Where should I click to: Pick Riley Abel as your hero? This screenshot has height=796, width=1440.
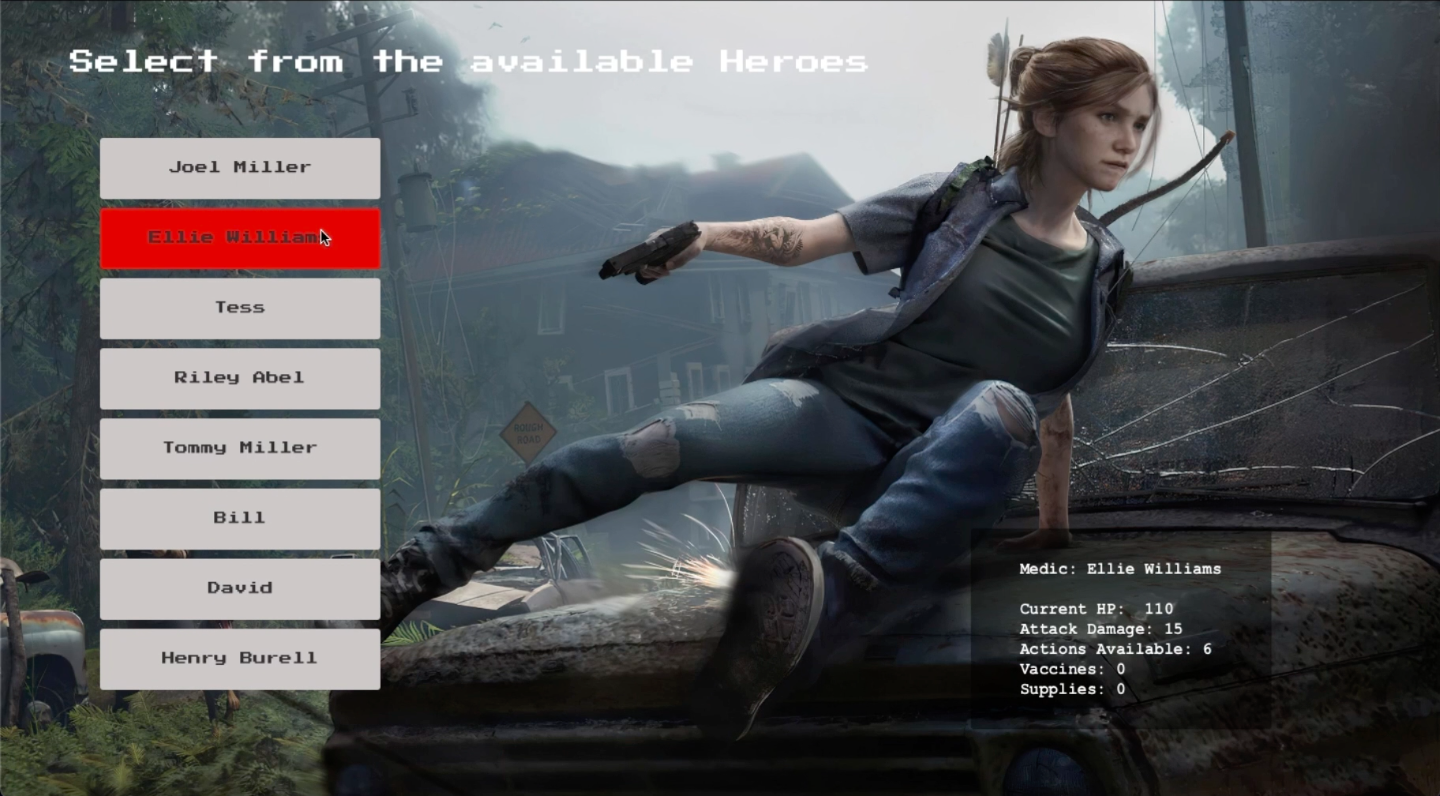point(240,378)
